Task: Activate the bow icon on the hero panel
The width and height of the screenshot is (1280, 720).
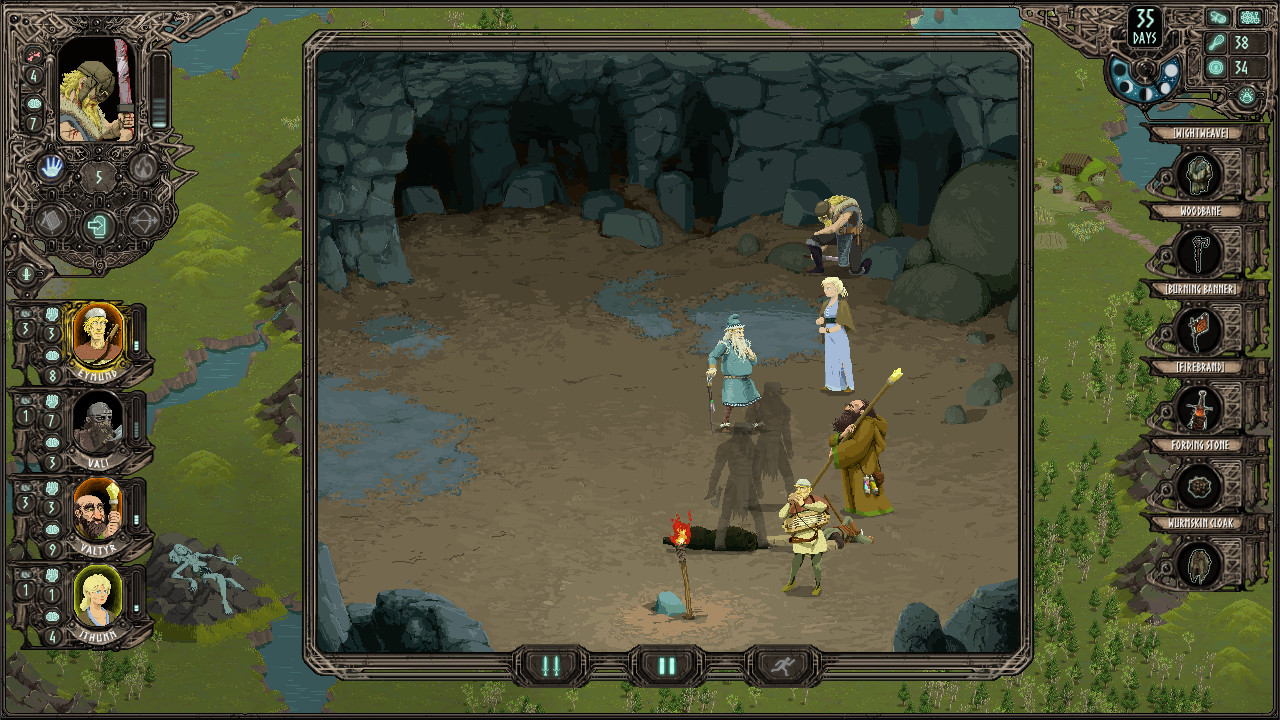Action: (143, 222)
